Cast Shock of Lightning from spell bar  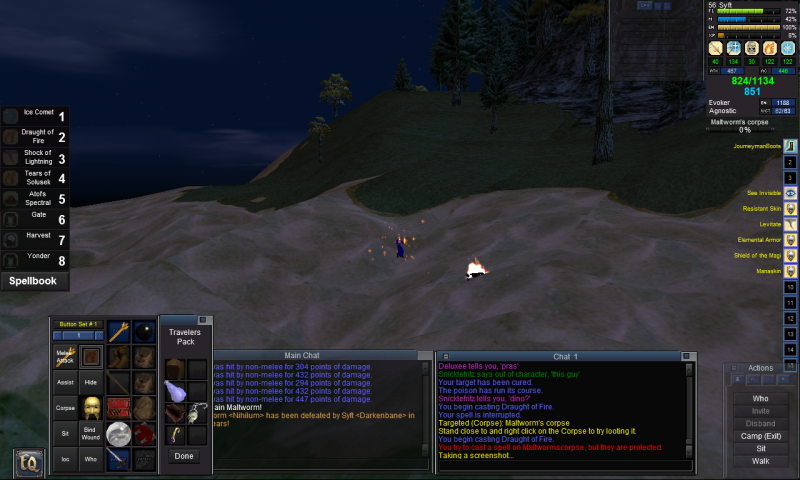(37, 158)
